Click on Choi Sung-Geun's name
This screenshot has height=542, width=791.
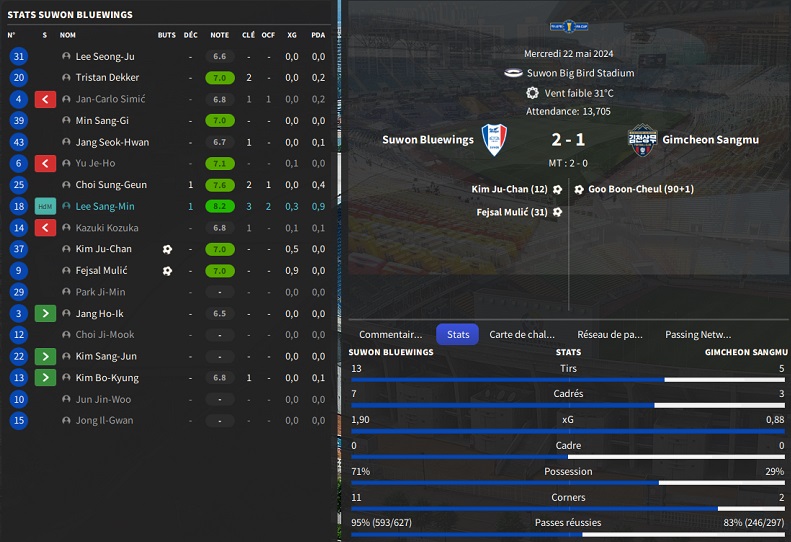(x=111, y=185)
